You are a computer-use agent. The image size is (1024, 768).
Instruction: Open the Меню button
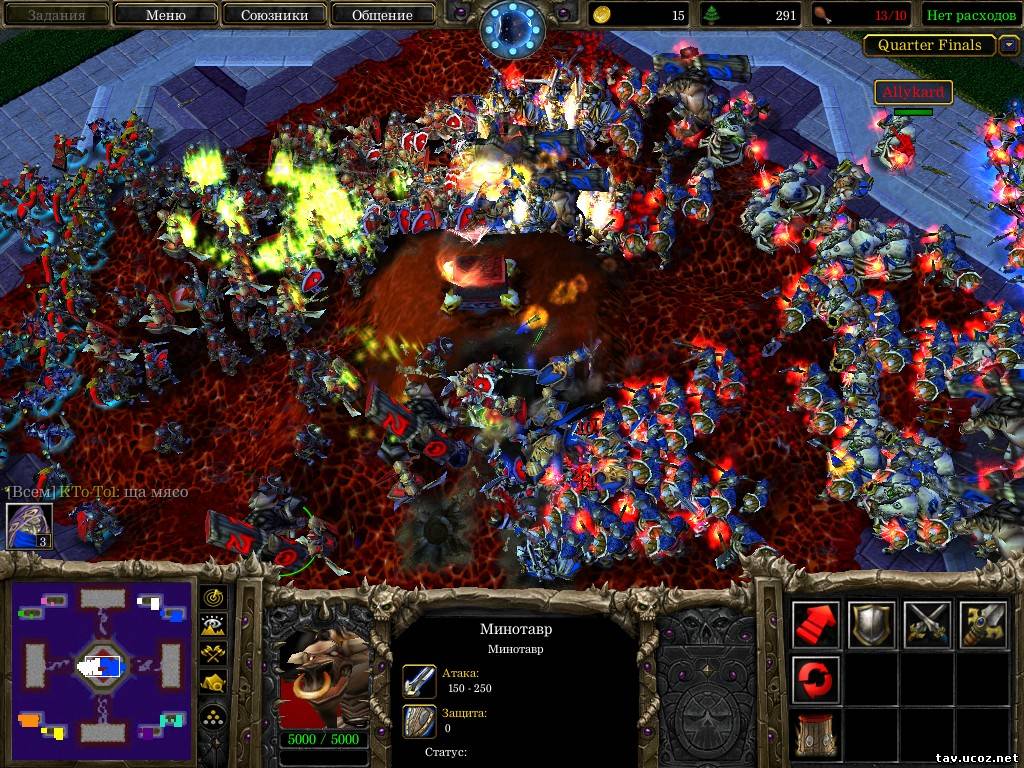tap(165, 15)
